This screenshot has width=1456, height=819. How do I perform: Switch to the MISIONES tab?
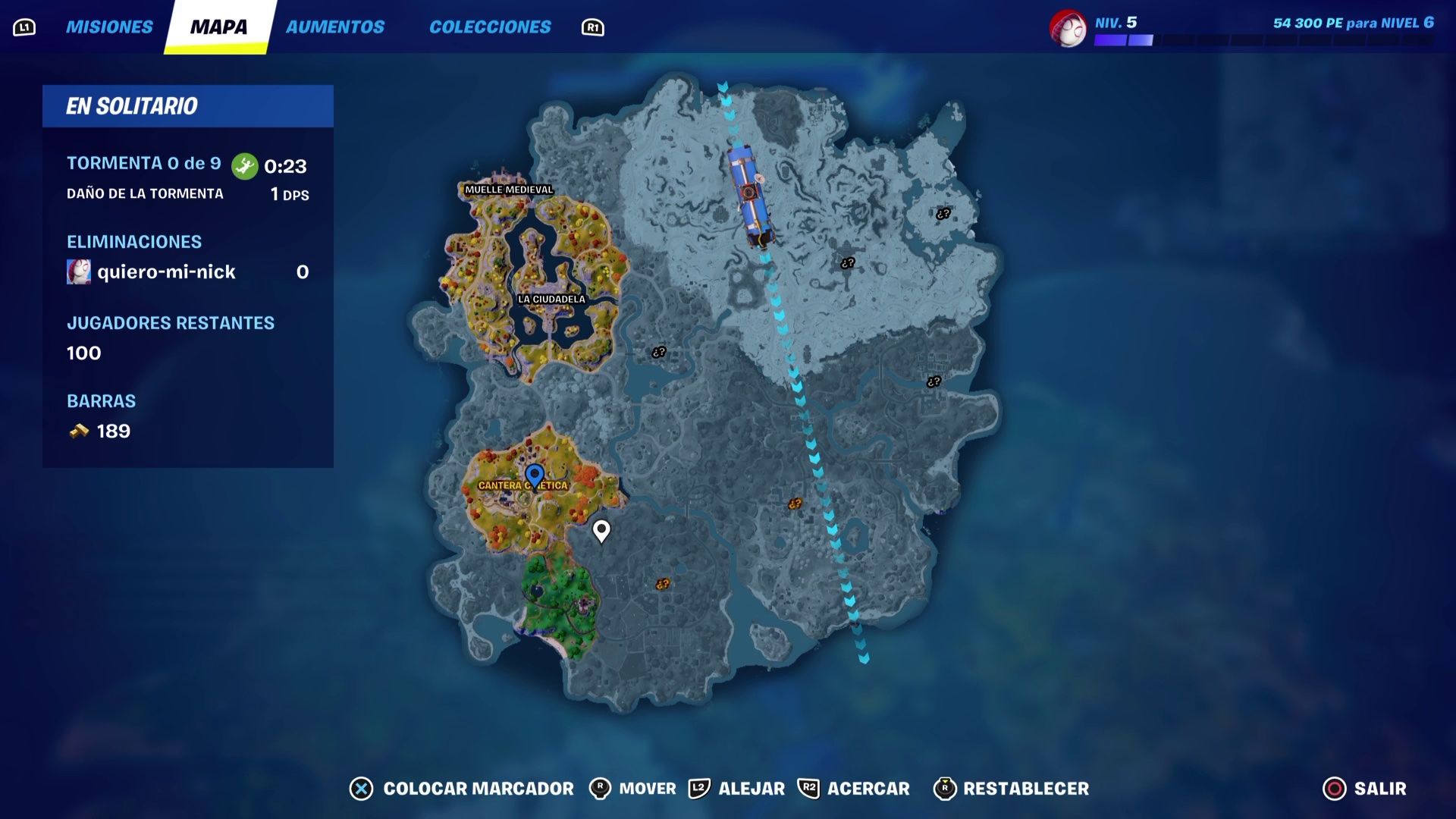click(109, 27)
